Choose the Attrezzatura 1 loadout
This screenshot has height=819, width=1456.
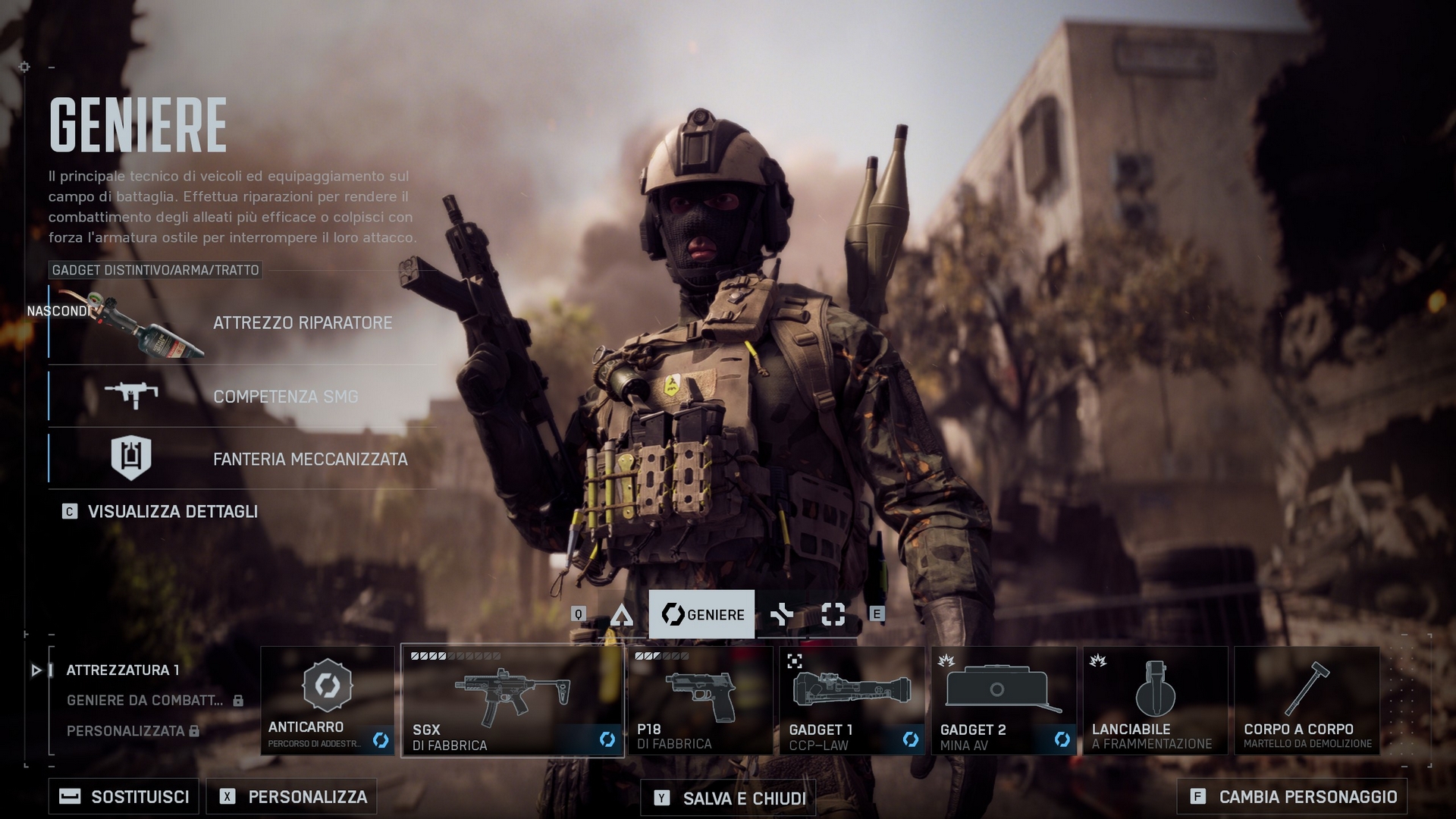coord(123,670)
